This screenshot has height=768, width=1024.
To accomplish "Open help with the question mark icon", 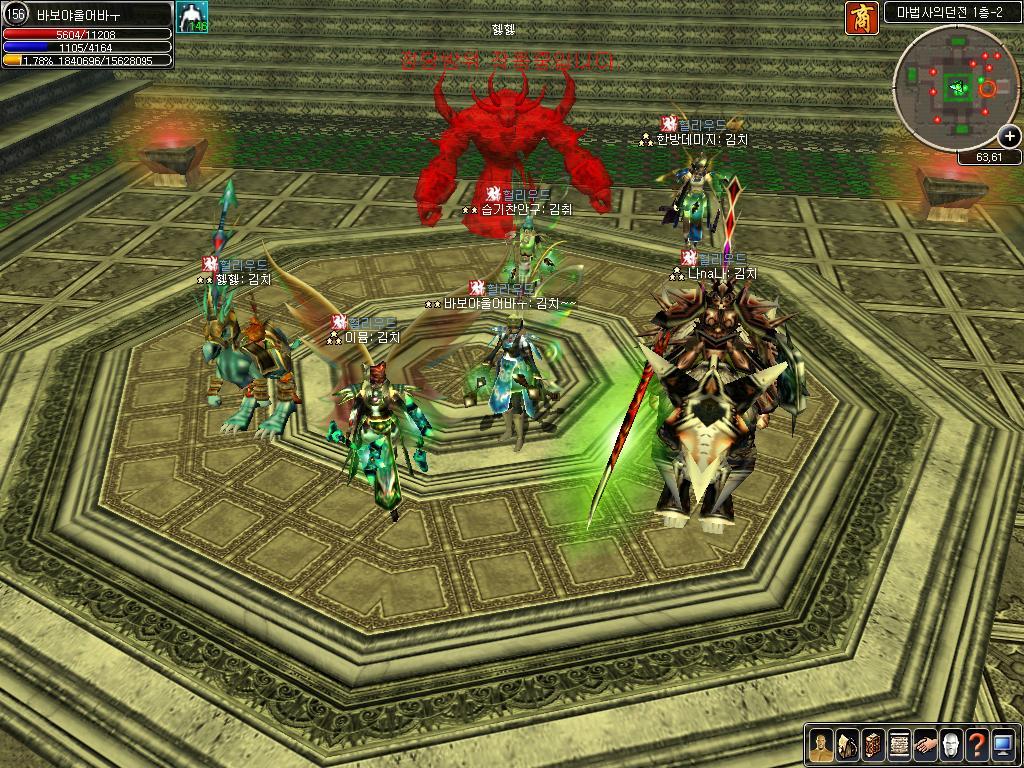I will tap(977, 745).
